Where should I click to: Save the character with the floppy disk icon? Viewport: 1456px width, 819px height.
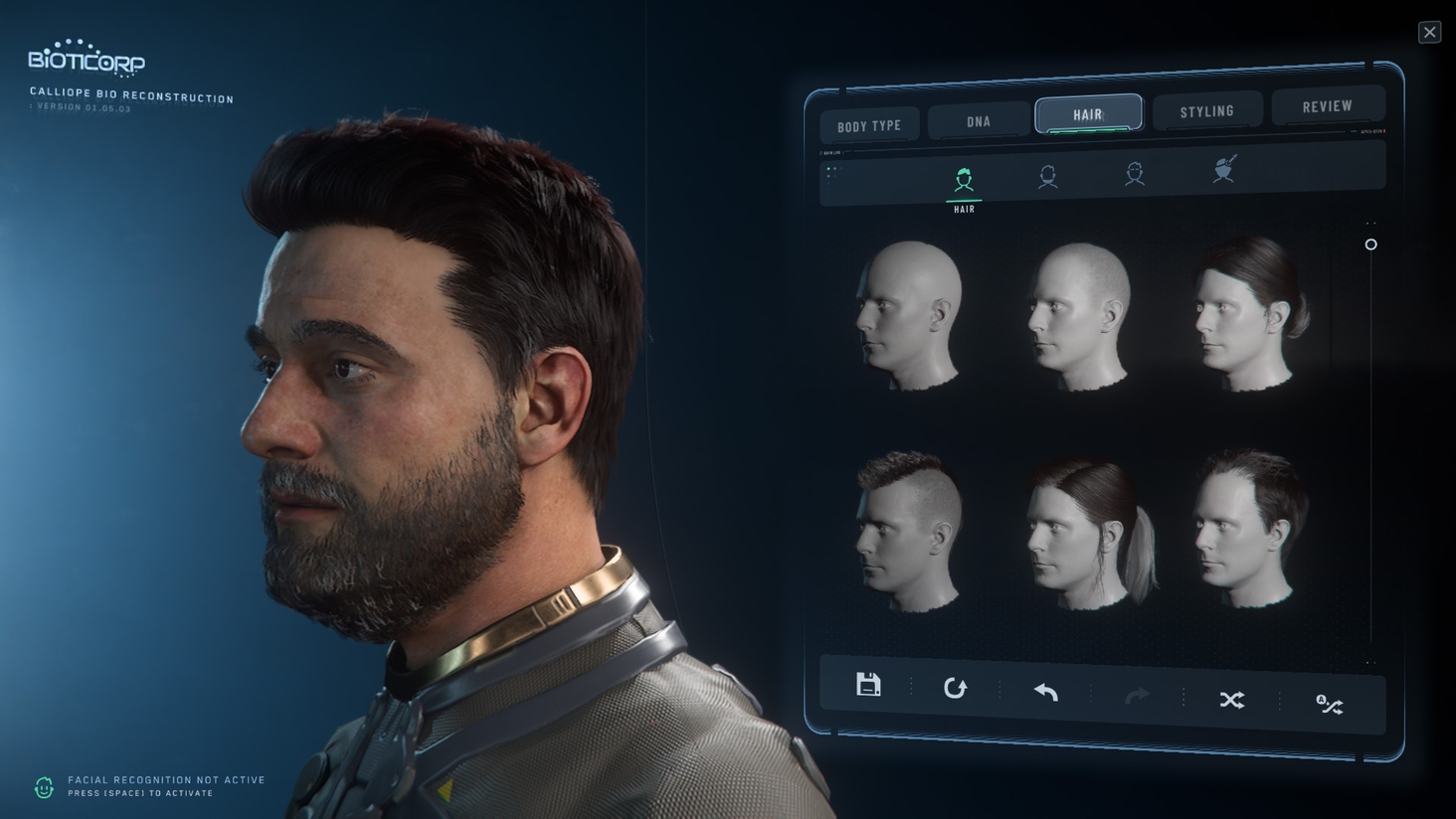(868, 685)
